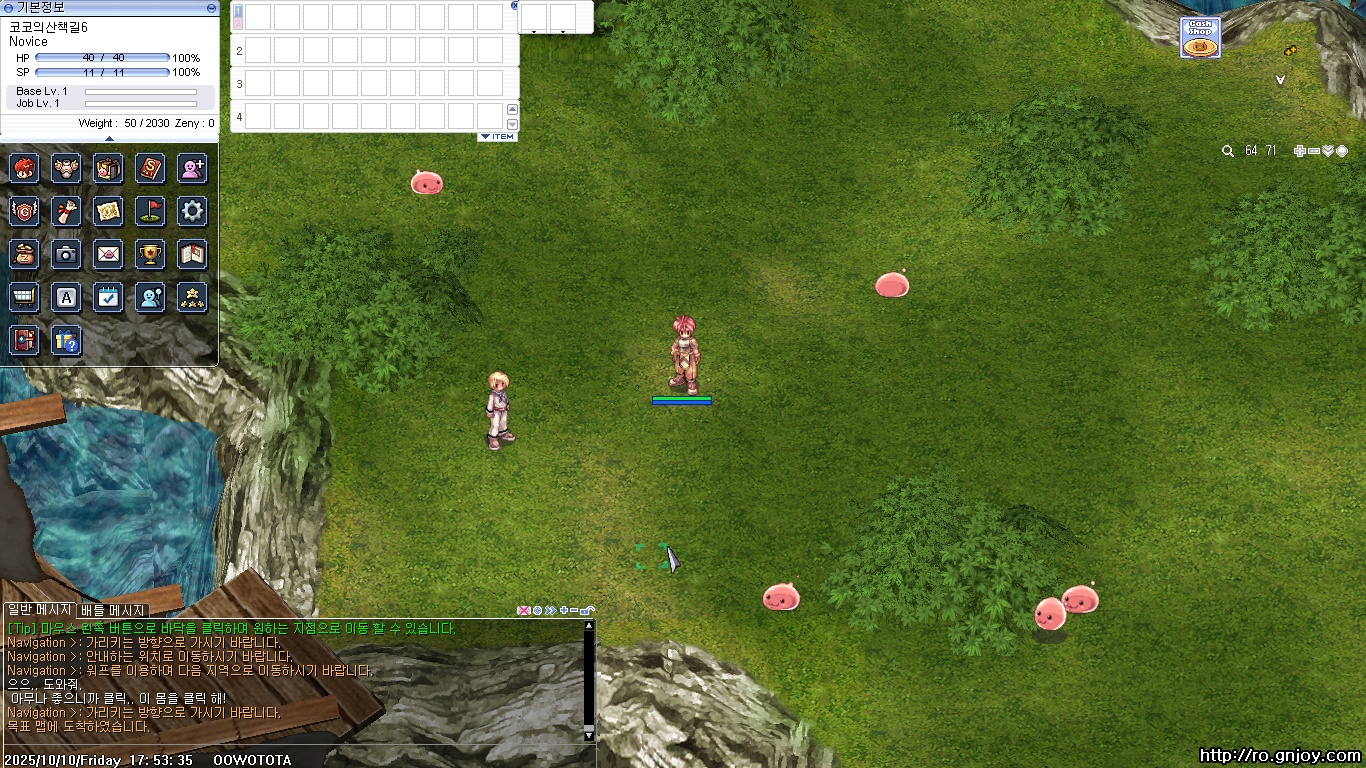
Task: Click the minimap plus zoom button
Action: pyautogui.click(x=1299, y=151)
